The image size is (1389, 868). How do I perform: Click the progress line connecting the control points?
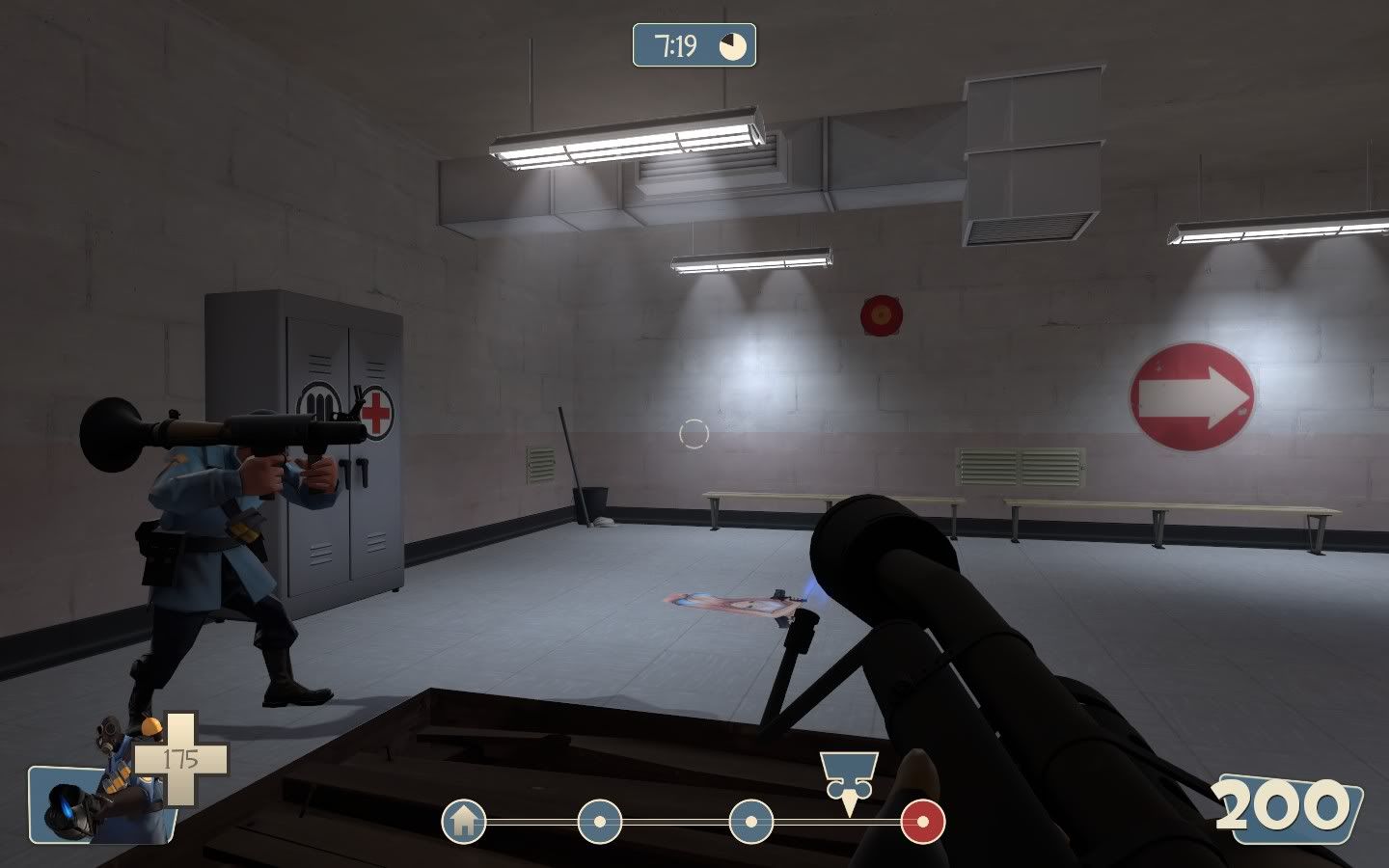[x=675, y=823]
